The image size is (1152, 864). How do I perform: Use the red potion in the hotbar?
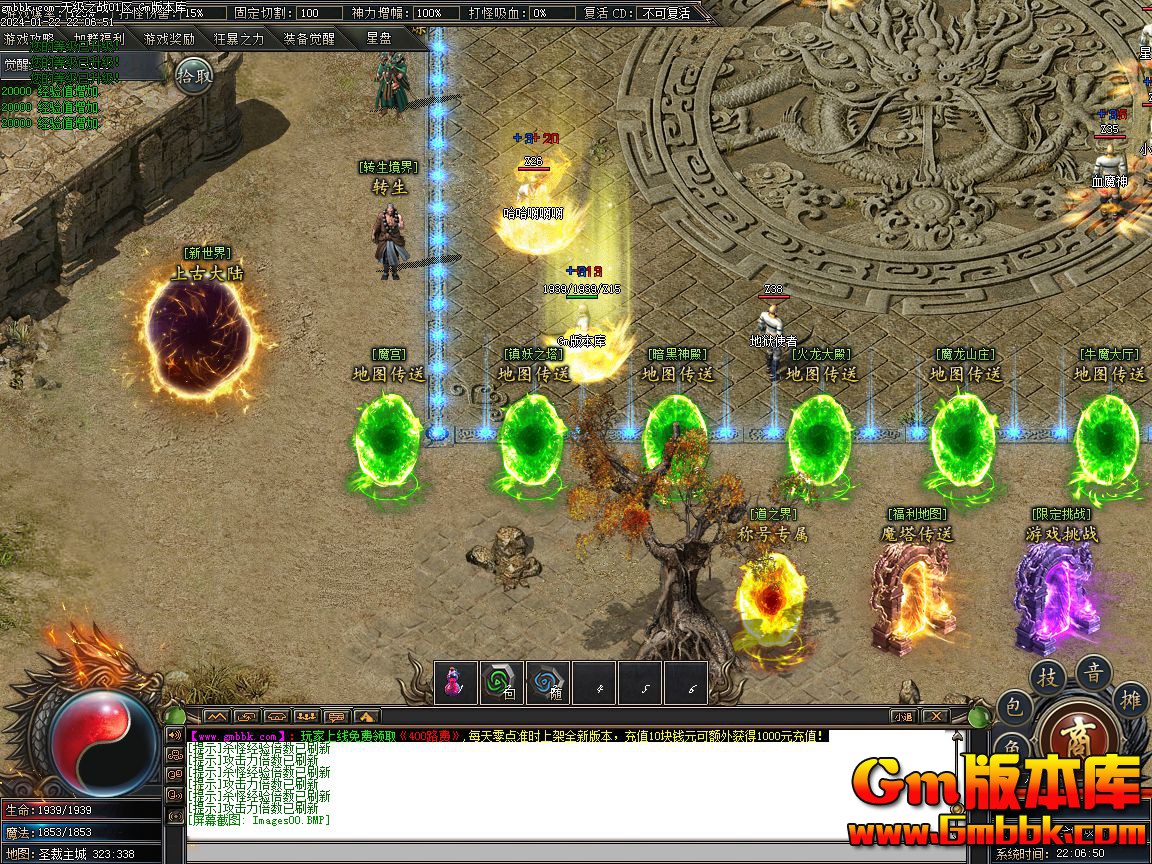(x=455, y=683)
